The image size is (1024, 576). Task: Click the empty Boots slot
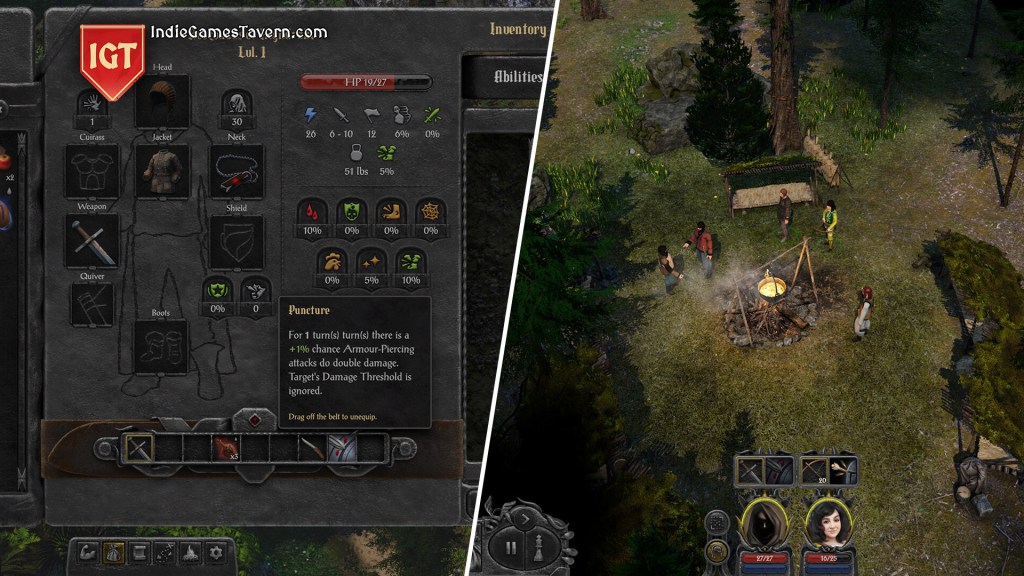(162, 347)
